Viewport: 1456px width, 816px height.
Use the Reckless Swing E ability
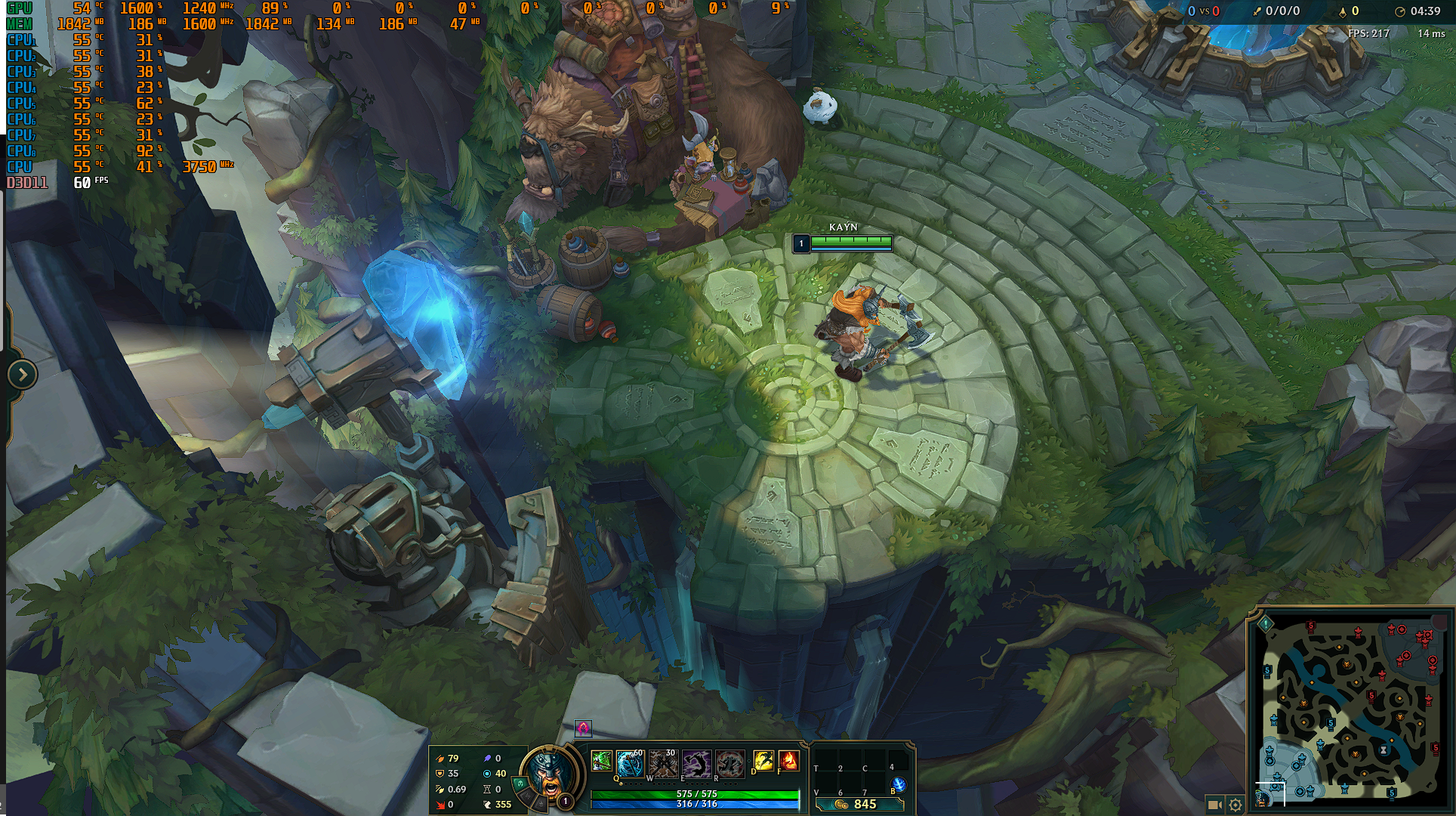pyautogui.click(x=696, y=764)
